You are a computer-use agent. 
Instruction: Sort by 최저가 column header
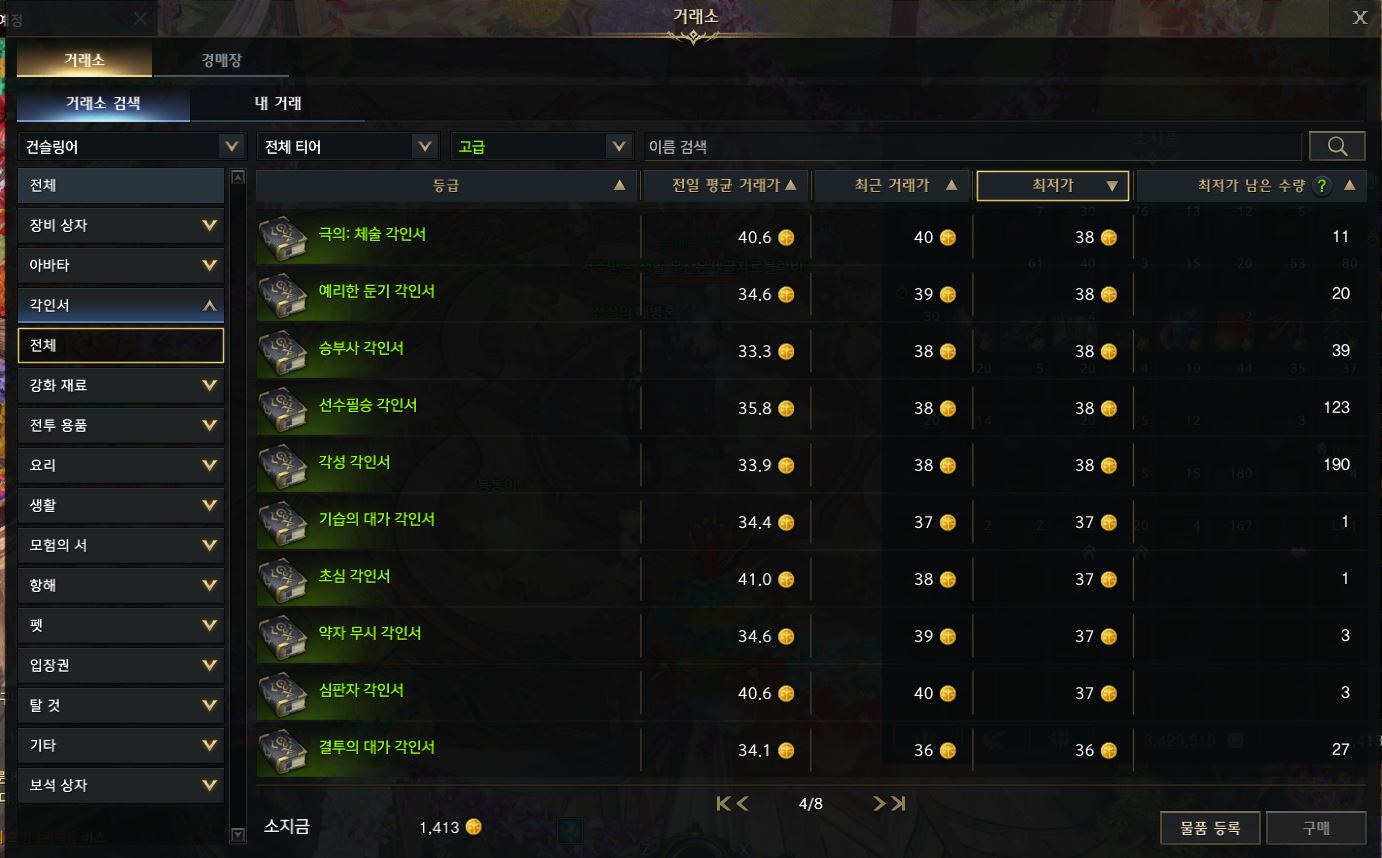point(1052,186)
